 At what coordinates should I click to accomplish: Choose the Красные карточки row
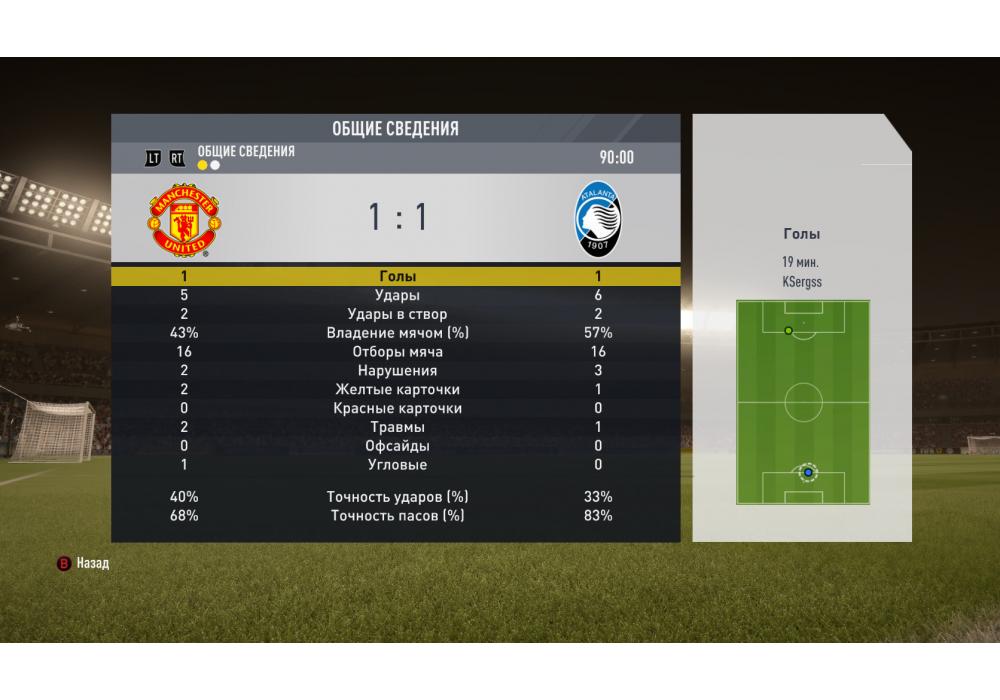coord(397,409)
